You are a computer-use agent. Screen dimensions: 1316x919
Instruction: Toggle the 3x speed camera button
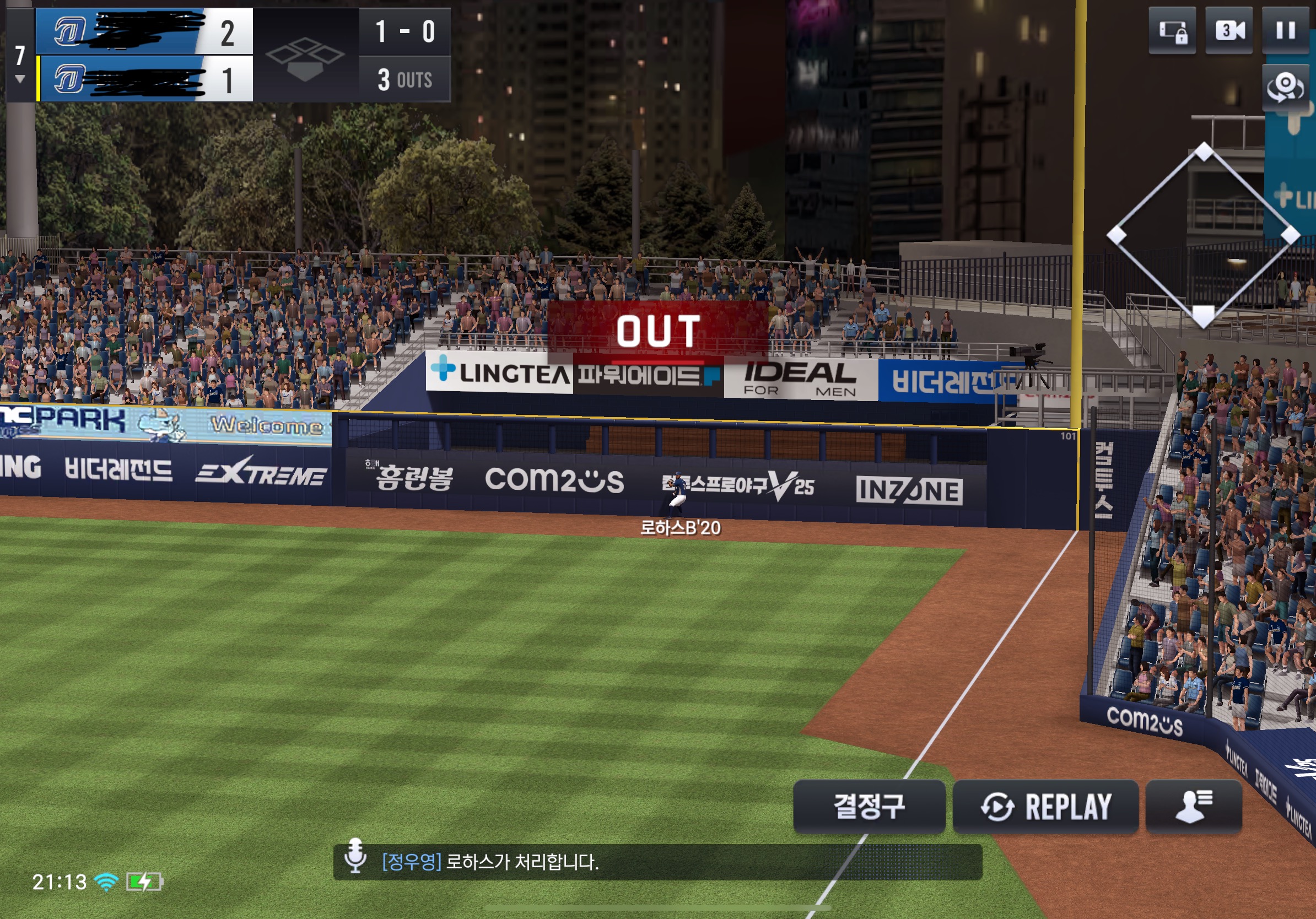coord(1228,30)
